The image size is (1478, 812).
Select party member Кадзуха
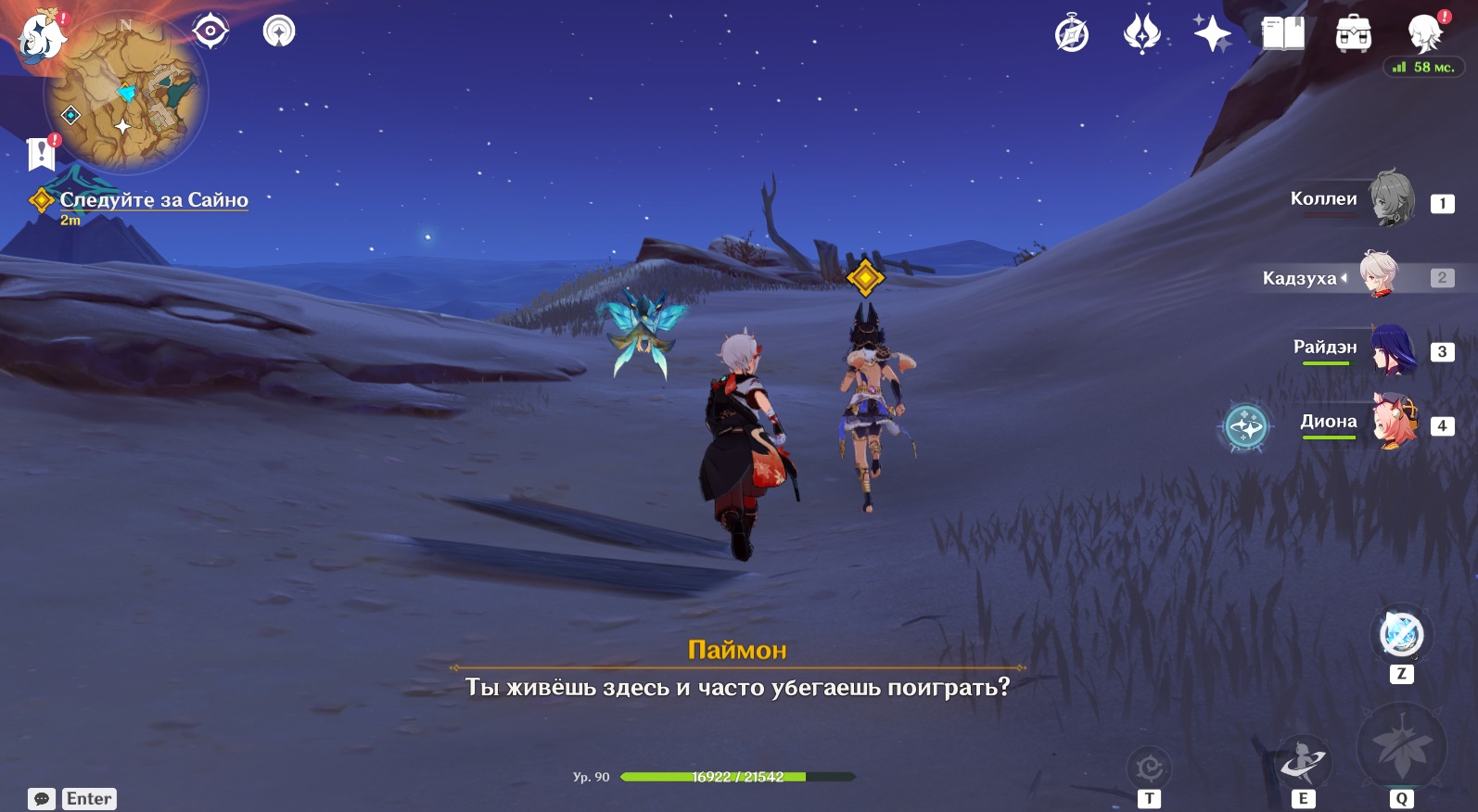(x=1379, y=275)
